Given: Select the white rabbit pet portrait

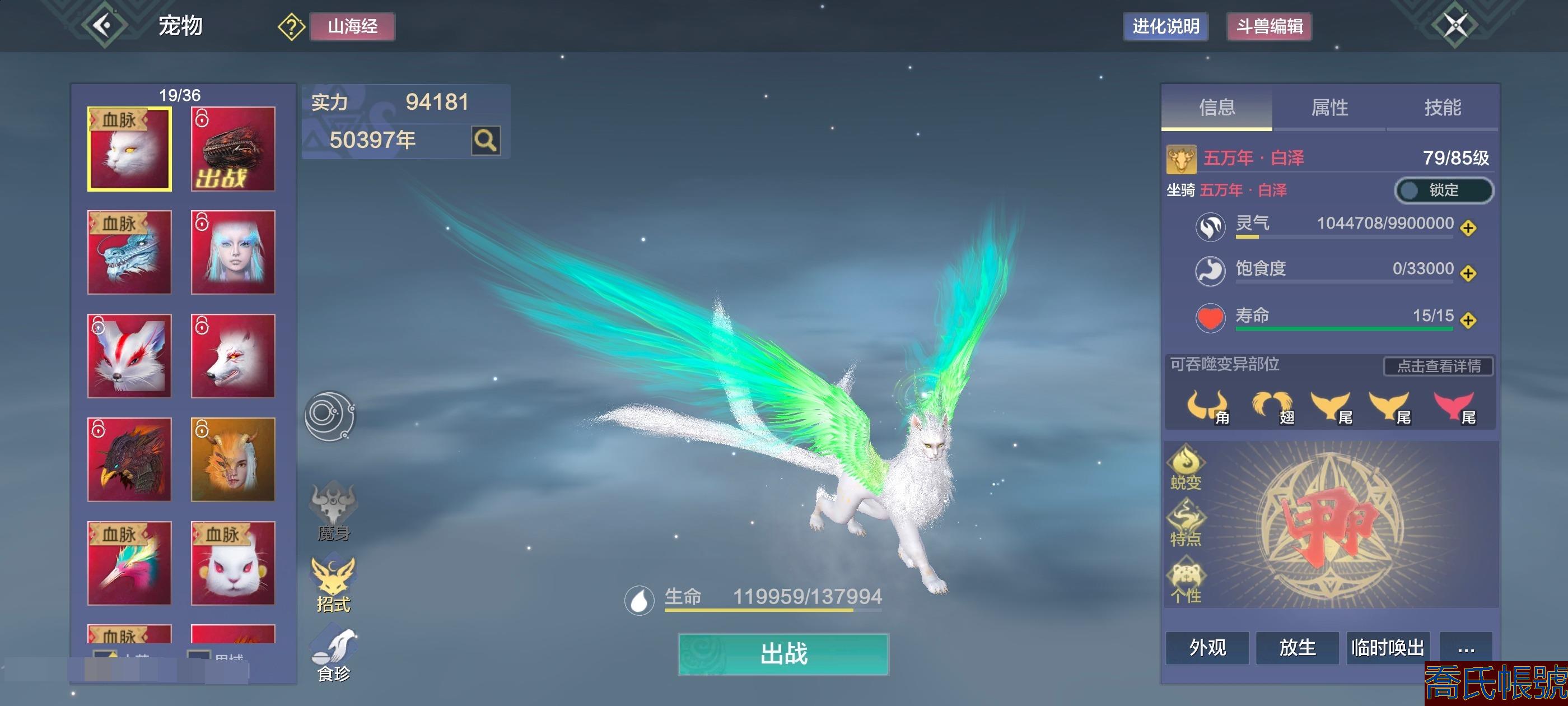Looking at the screenshot, I should 232,564.
